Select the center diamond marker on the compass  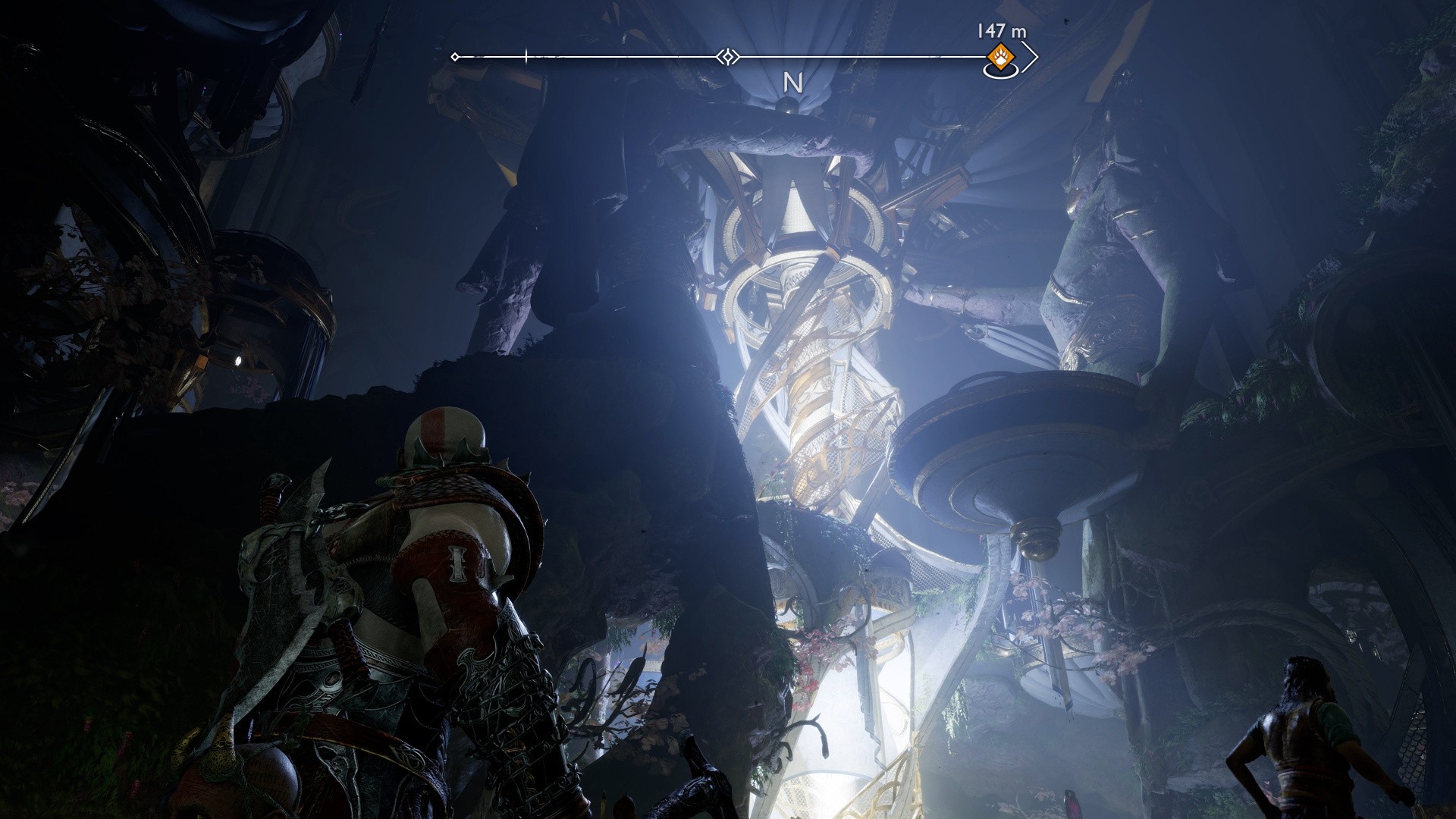click(727, 57)
